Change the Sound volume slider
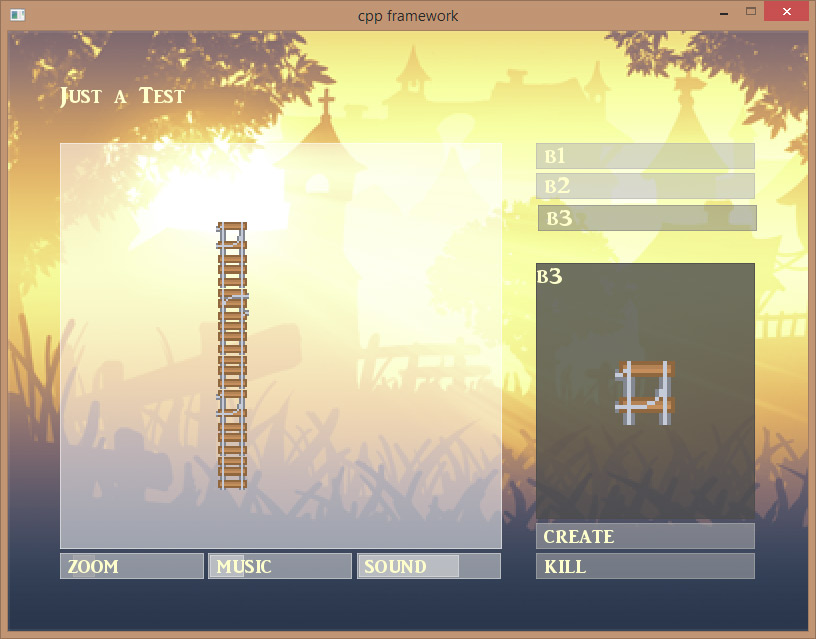The image size is (816, 639). tap(429, 566)
